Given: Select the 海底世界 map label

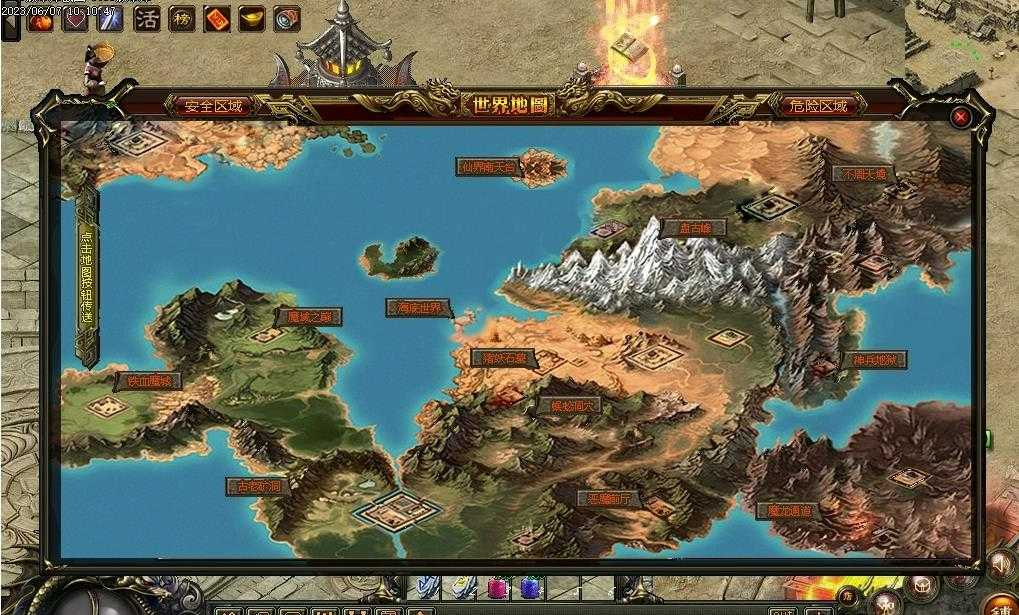Looking at the screenshot, I should [x=418, y=308].
